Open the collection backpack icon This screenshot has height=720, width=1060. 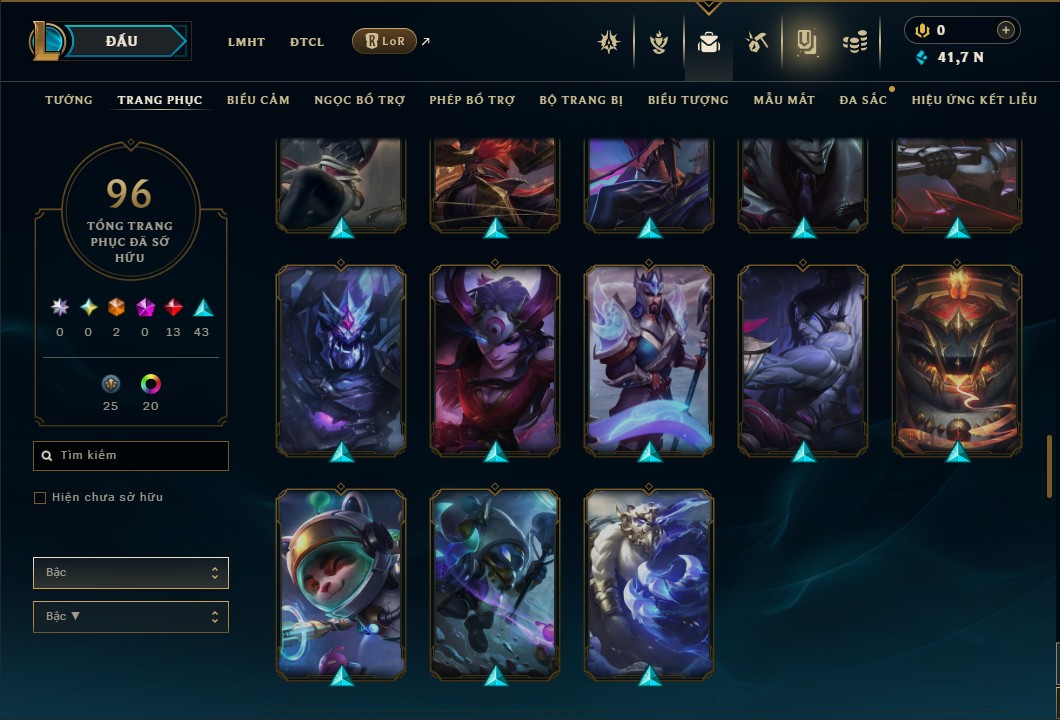709,42
